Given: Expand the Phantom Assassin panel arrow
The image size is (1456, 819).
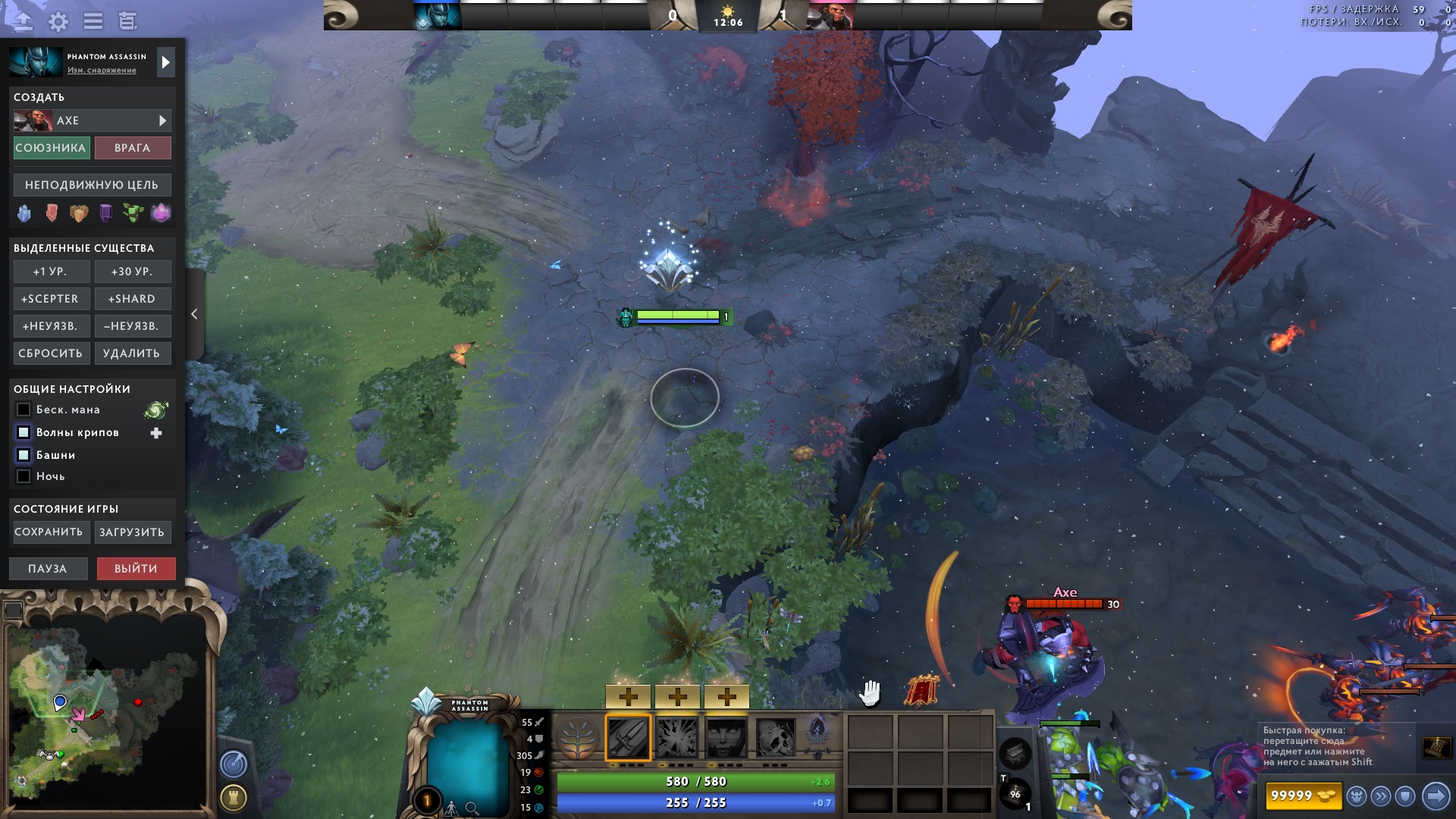Looking at the screenshot, I should 165,61.
